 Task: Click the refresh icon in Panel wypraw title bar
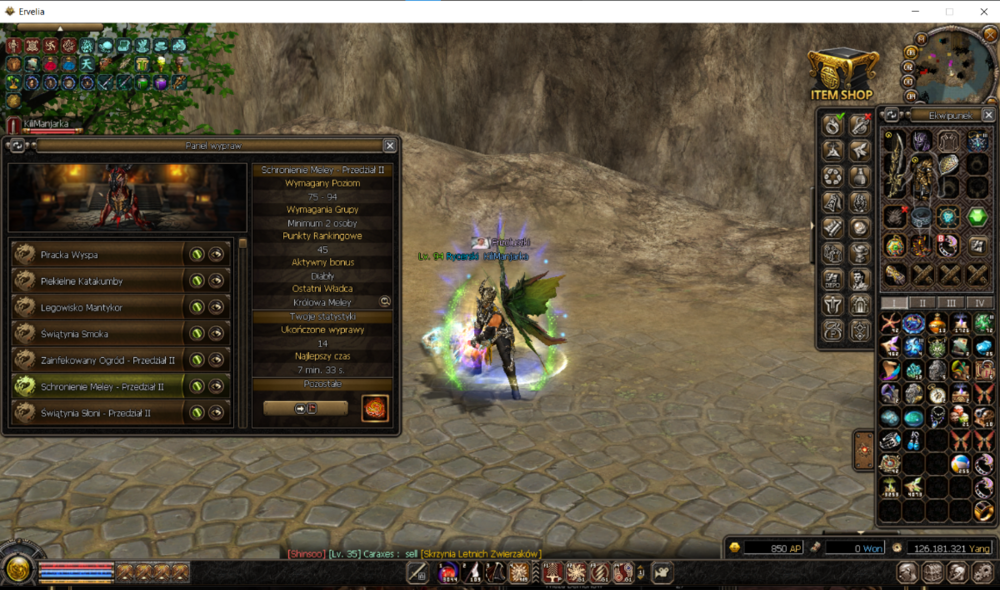point(17,145)
